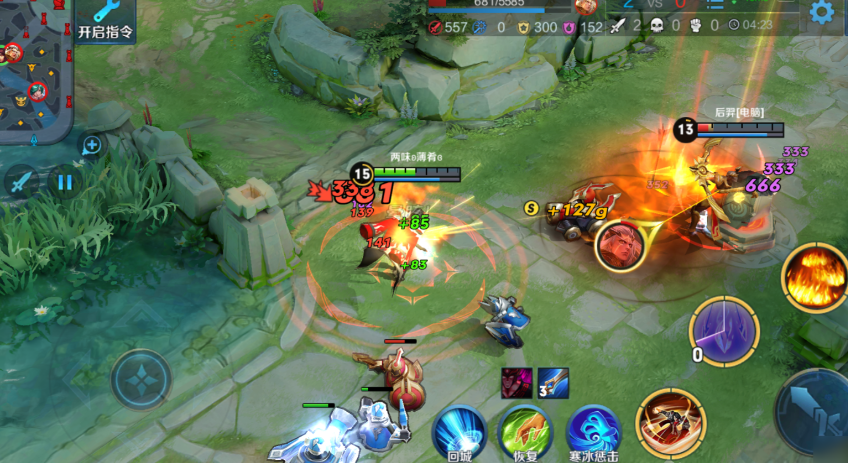Use the 回城 recall spell
Screen dimensions: 848x463
[459, 431]
